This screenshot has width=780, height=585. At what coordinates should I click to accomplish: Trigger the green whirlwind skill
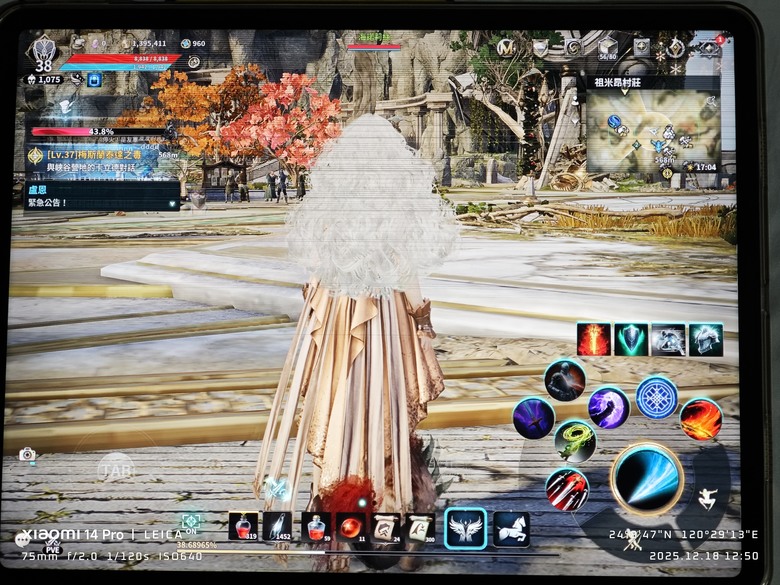[x=575, y=440]
